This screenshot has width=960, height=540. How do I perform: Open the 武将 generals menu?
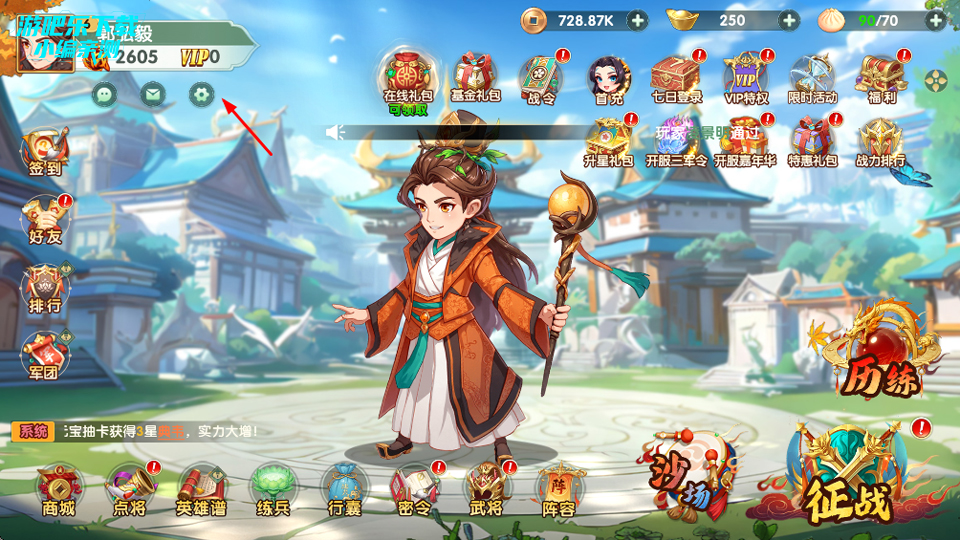click(486, 489)
